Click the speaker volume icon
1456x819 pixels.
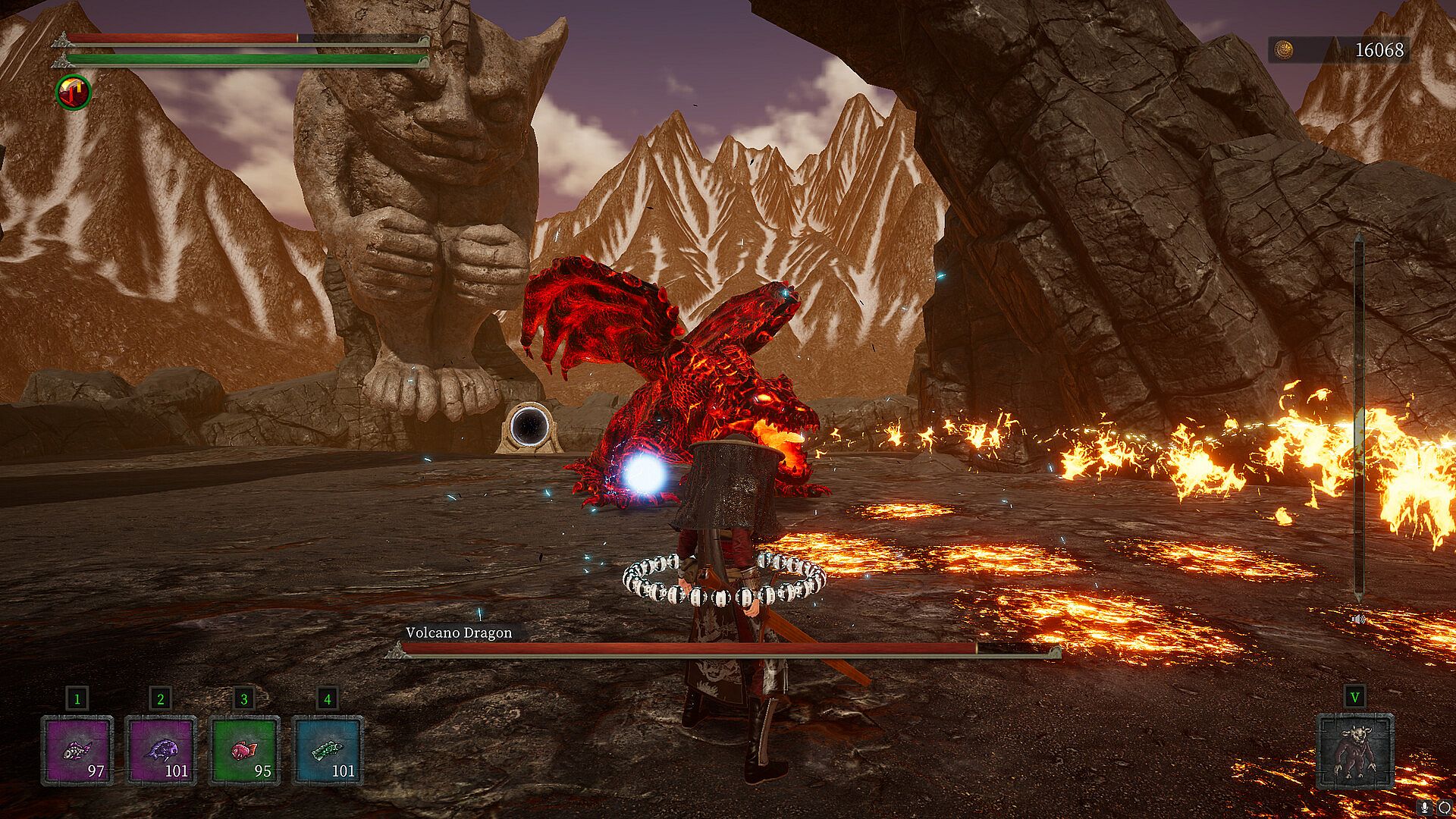coord(1358,620)
